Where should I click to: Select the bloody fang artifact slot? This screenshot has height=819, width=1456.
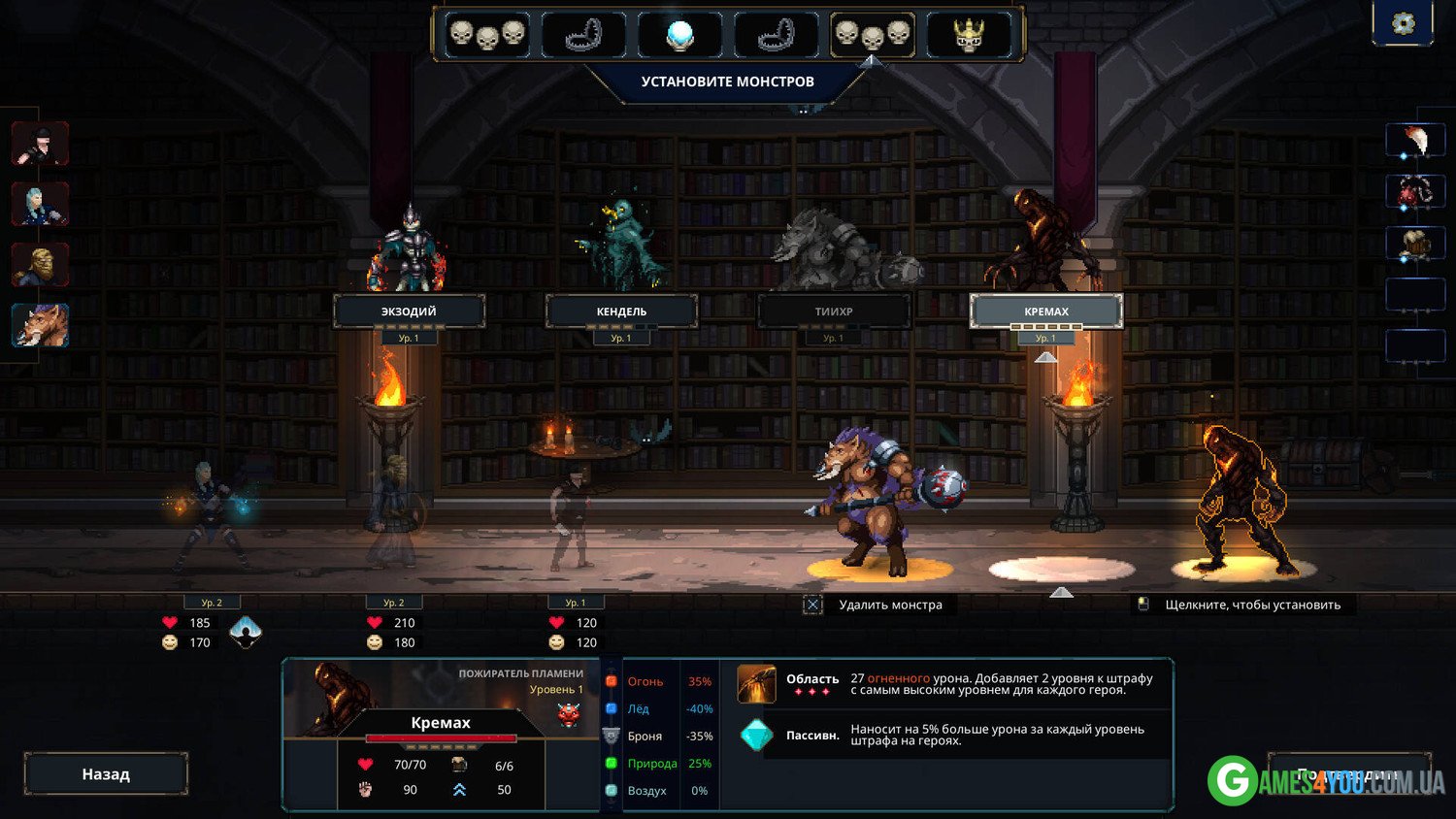tap(1415, 141)
